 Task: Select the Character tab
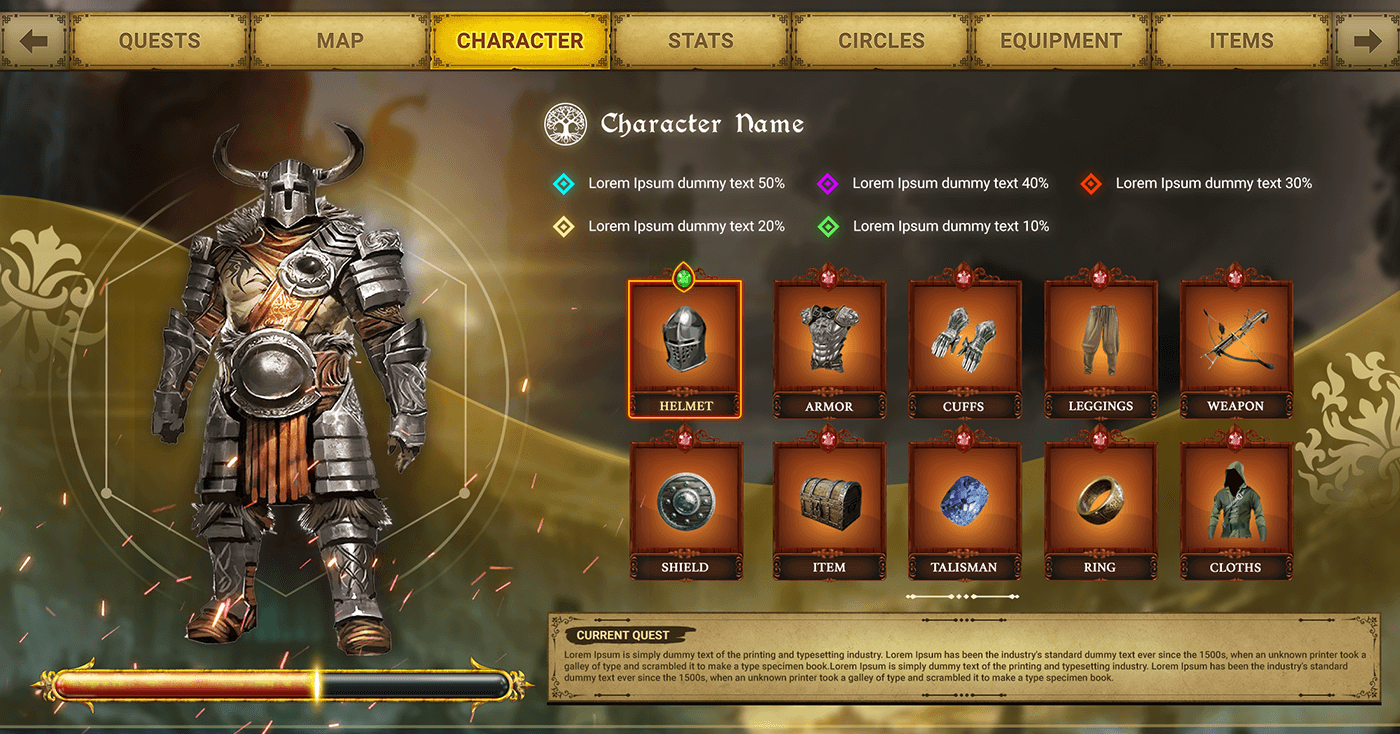520,41
